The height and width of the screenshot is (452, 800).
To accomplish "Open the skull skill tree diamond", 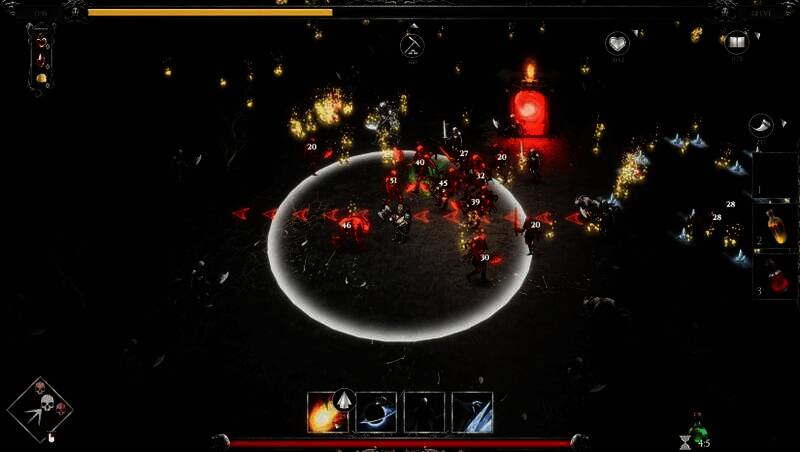I will 40,408.
